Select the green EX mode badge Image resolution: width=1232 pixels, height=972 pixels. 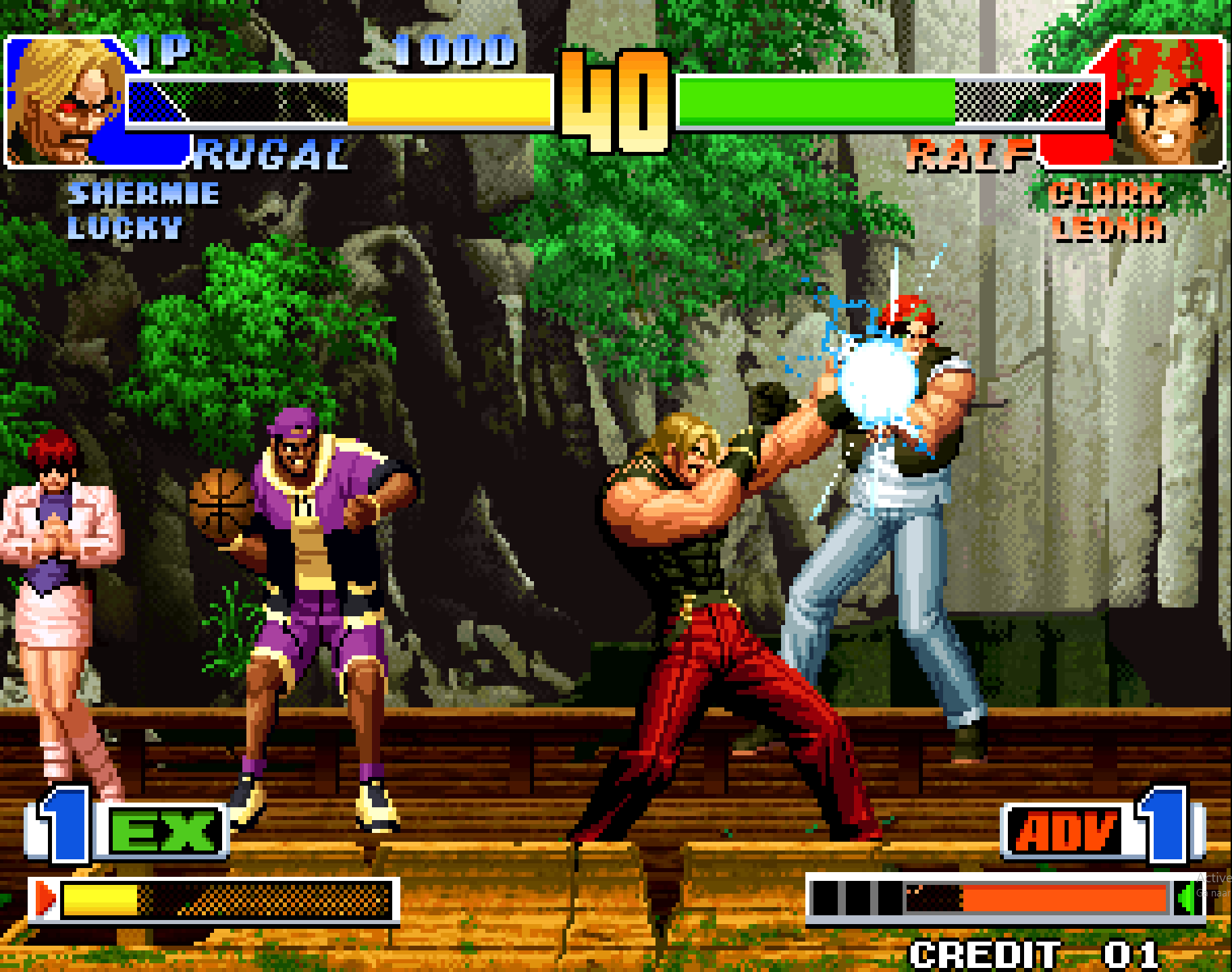[x=164, y=831]
